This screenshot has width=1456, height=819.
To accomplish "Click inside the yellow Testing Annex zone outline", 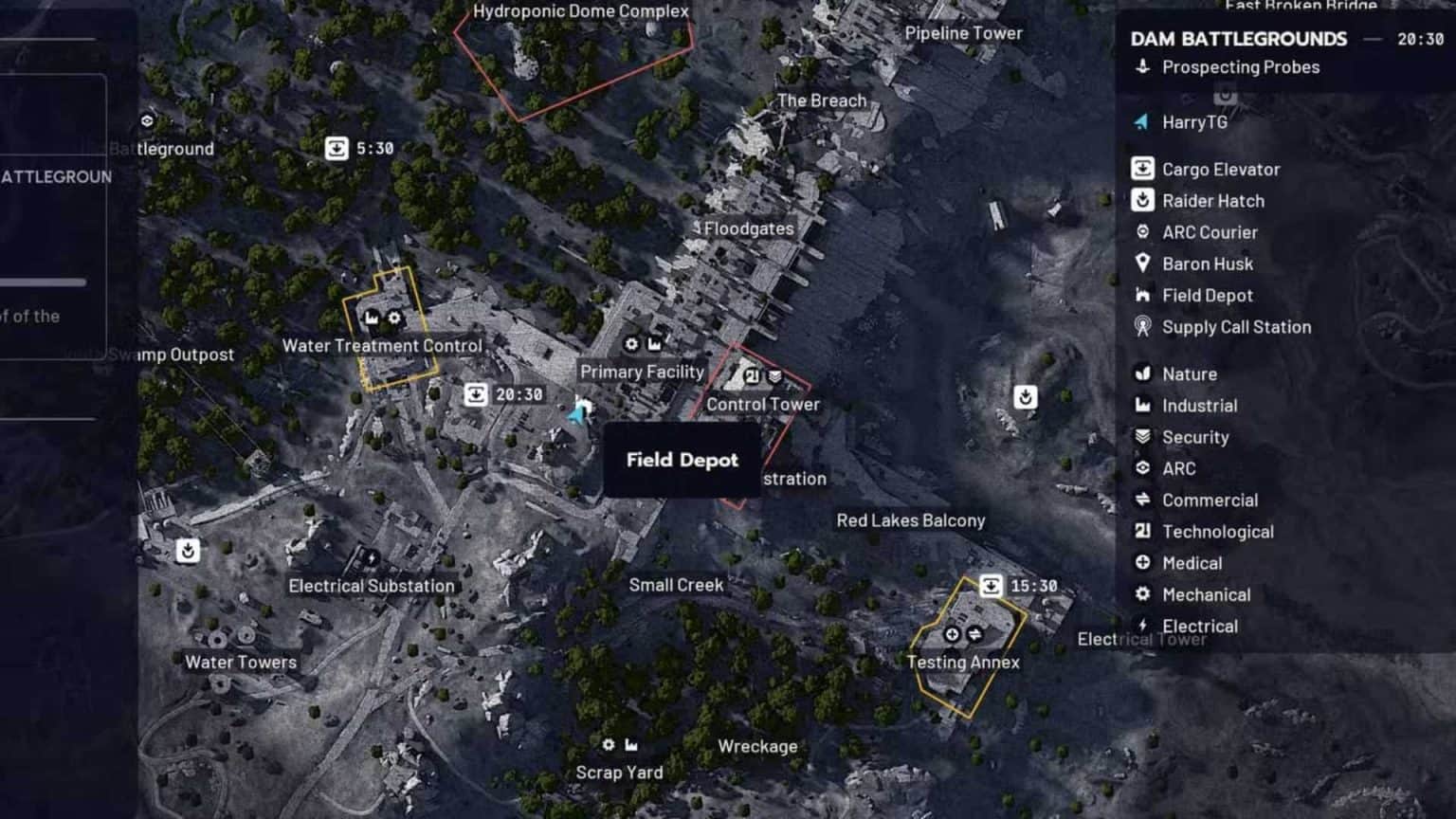I will click(967, 645).
